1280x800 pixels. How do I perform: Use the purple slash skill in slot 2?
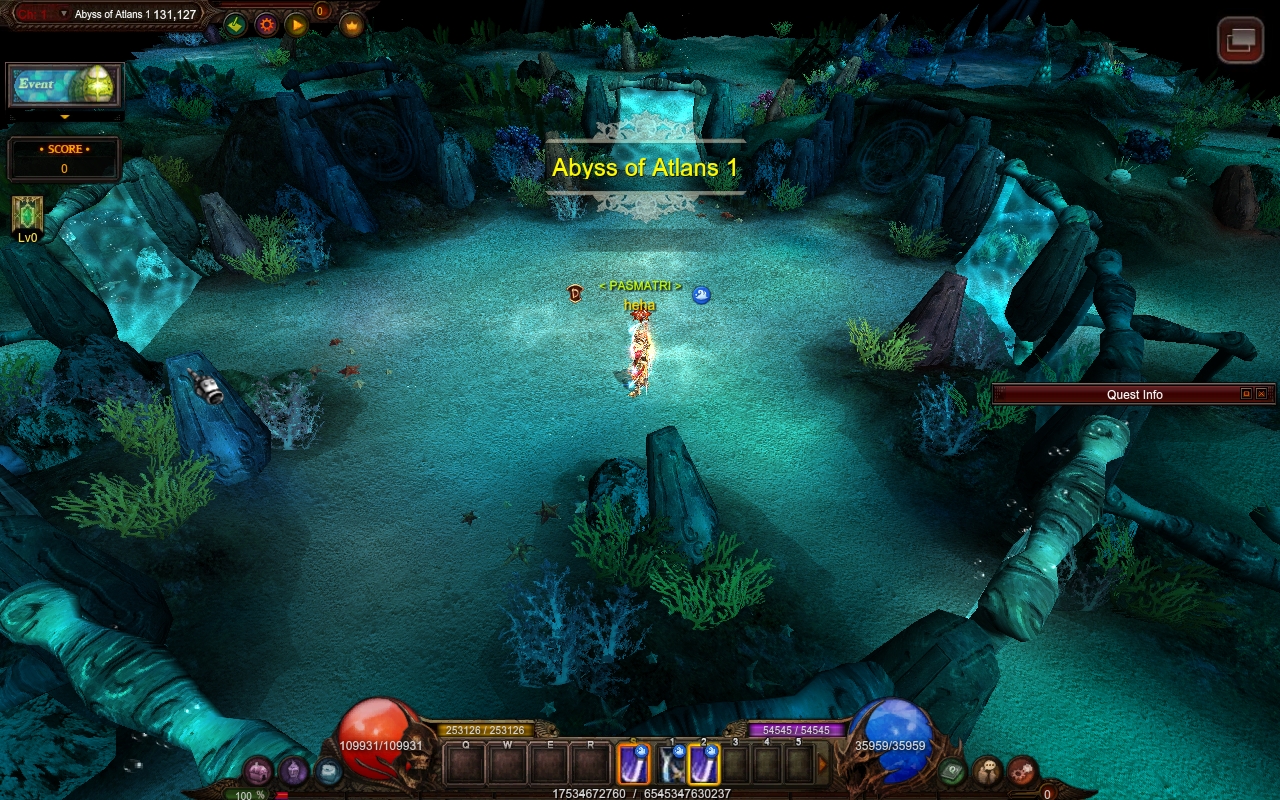pyautogui.click(x=704, y=765)
